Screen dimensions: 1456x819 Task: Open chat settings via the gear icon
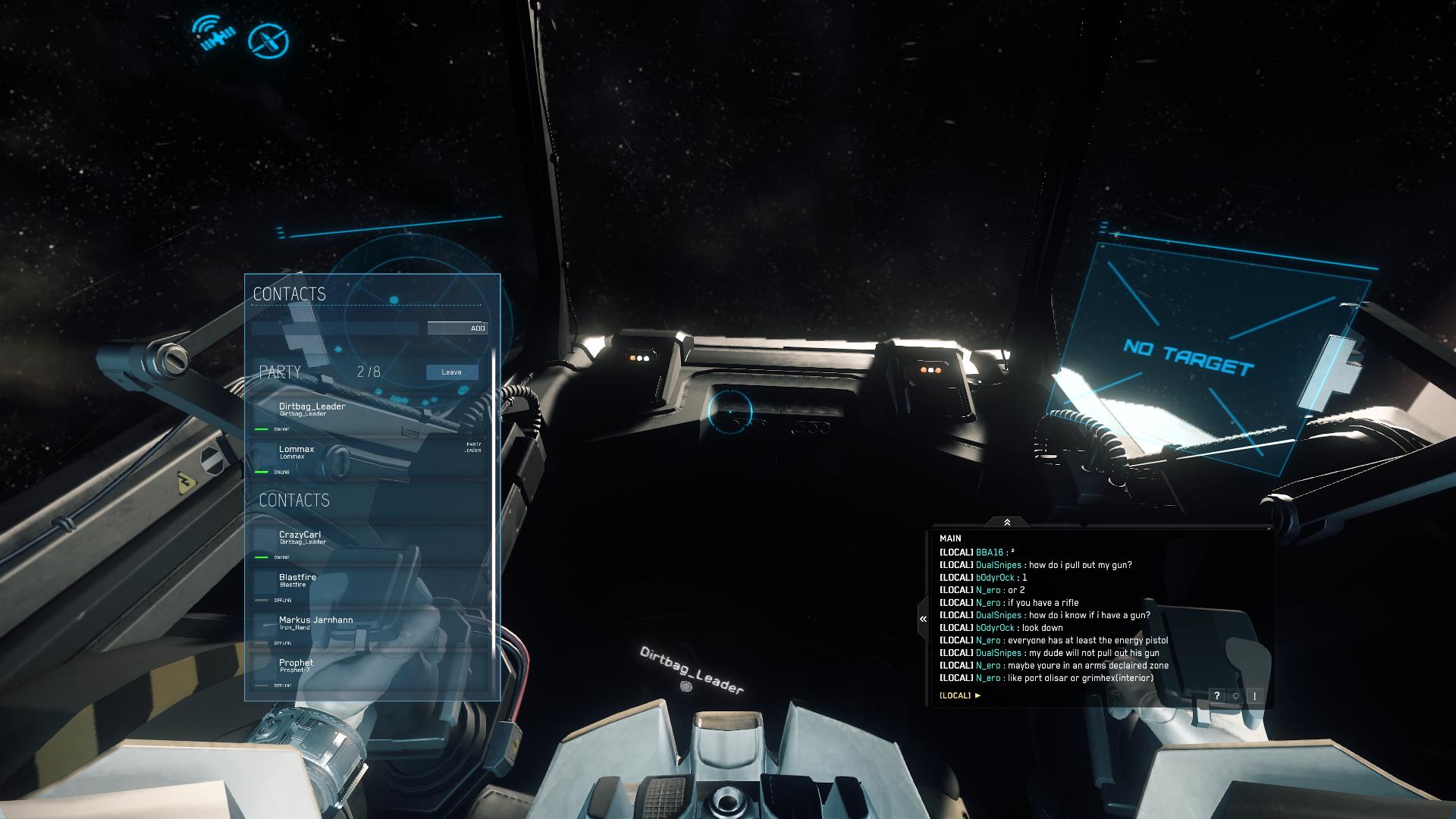pyautogui.click(x=1236, y=695)
